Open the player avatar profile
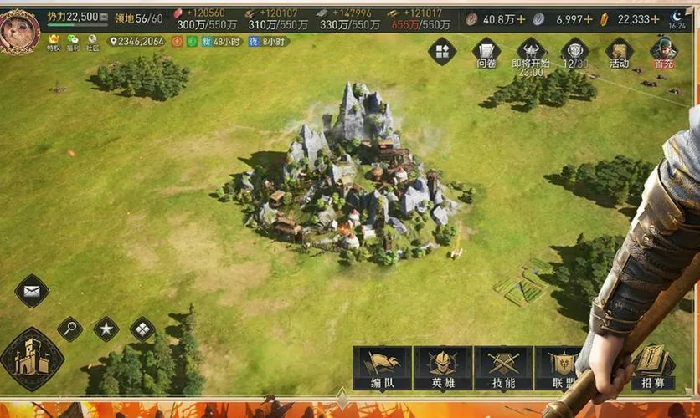 point(19,30)
